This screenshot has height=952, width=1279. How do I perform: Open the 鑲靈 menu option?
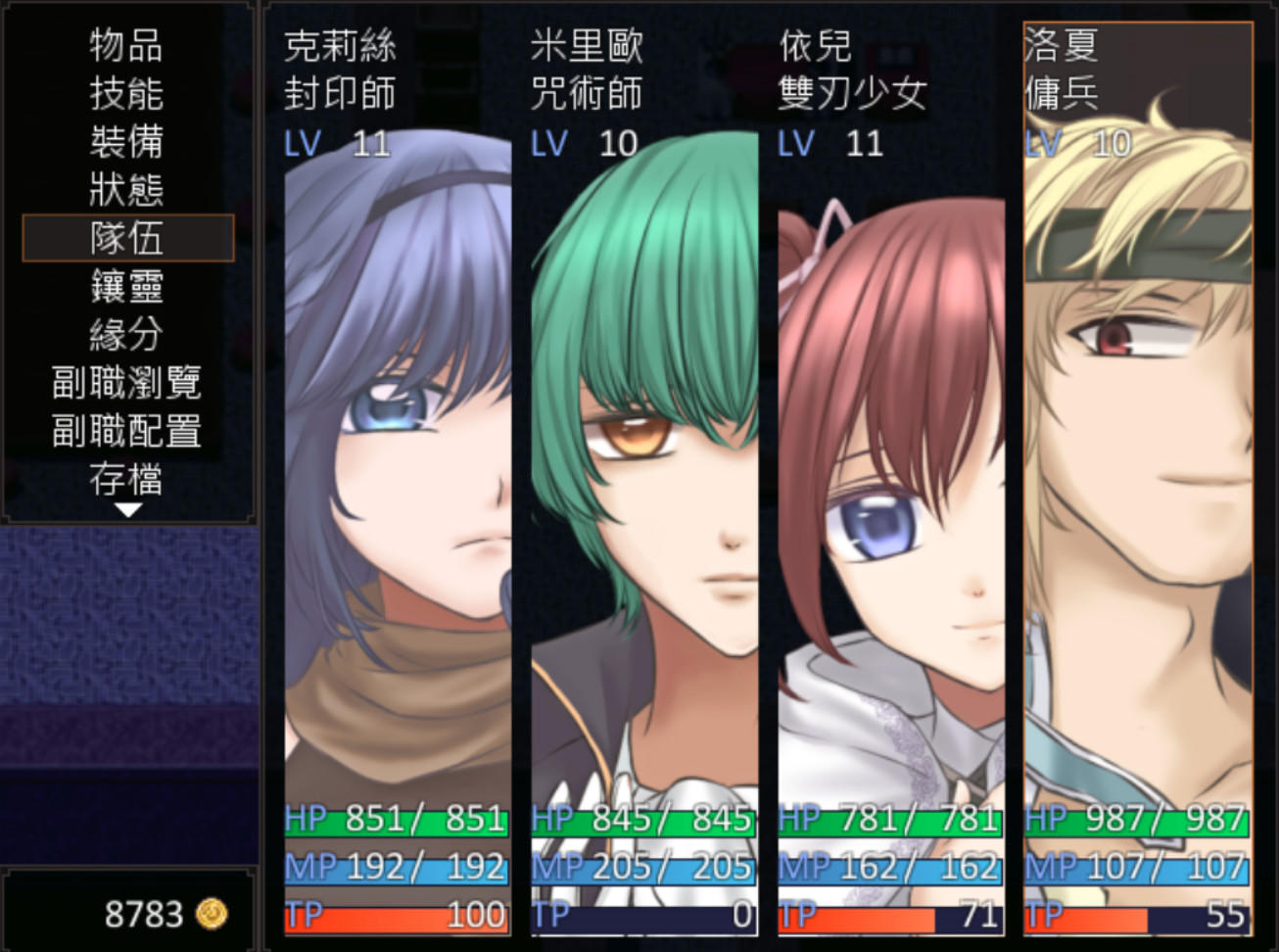click(128, 285)
